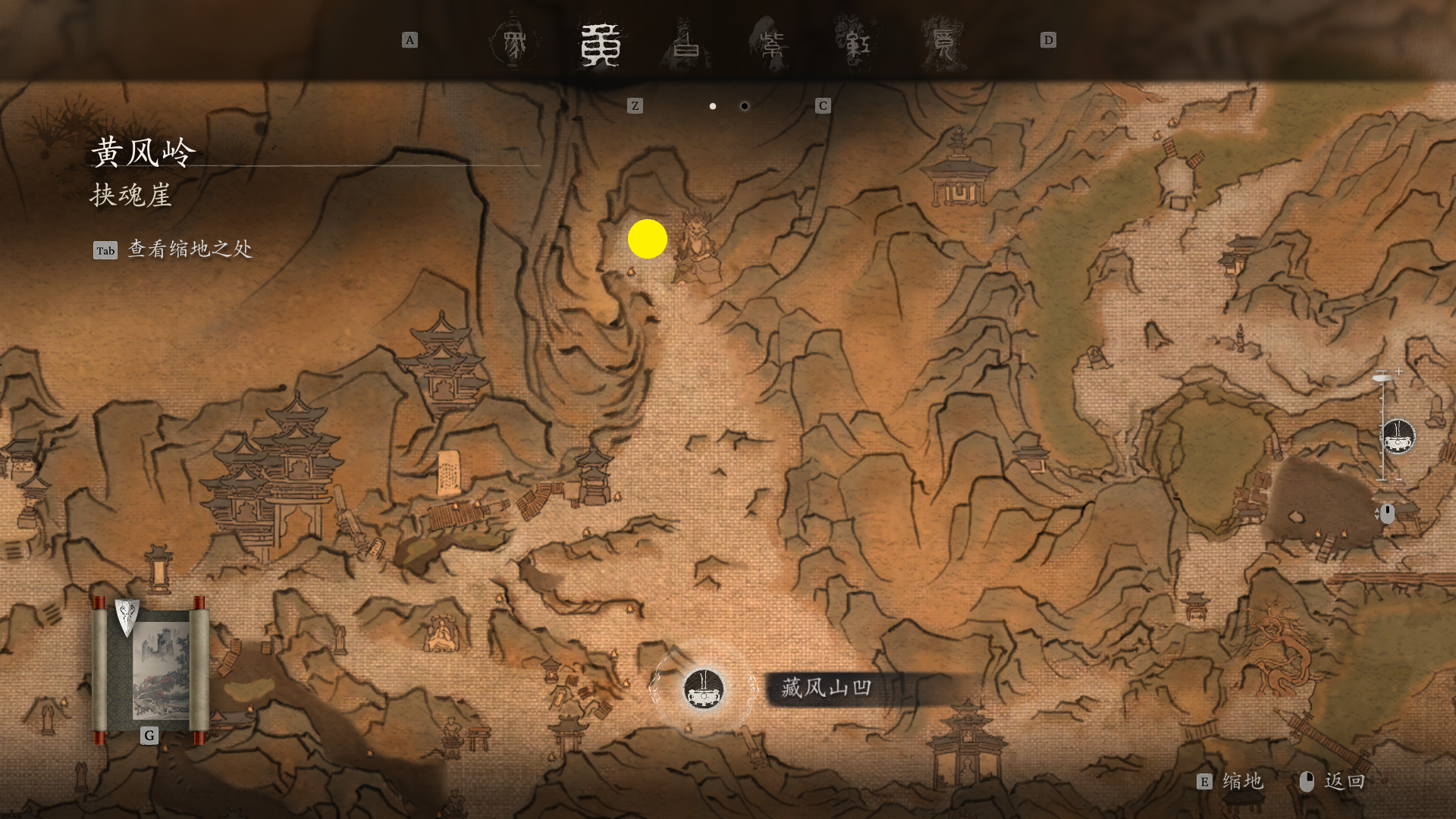
Task: Open the 白 chapter map tab
Action: pos(686,45)
